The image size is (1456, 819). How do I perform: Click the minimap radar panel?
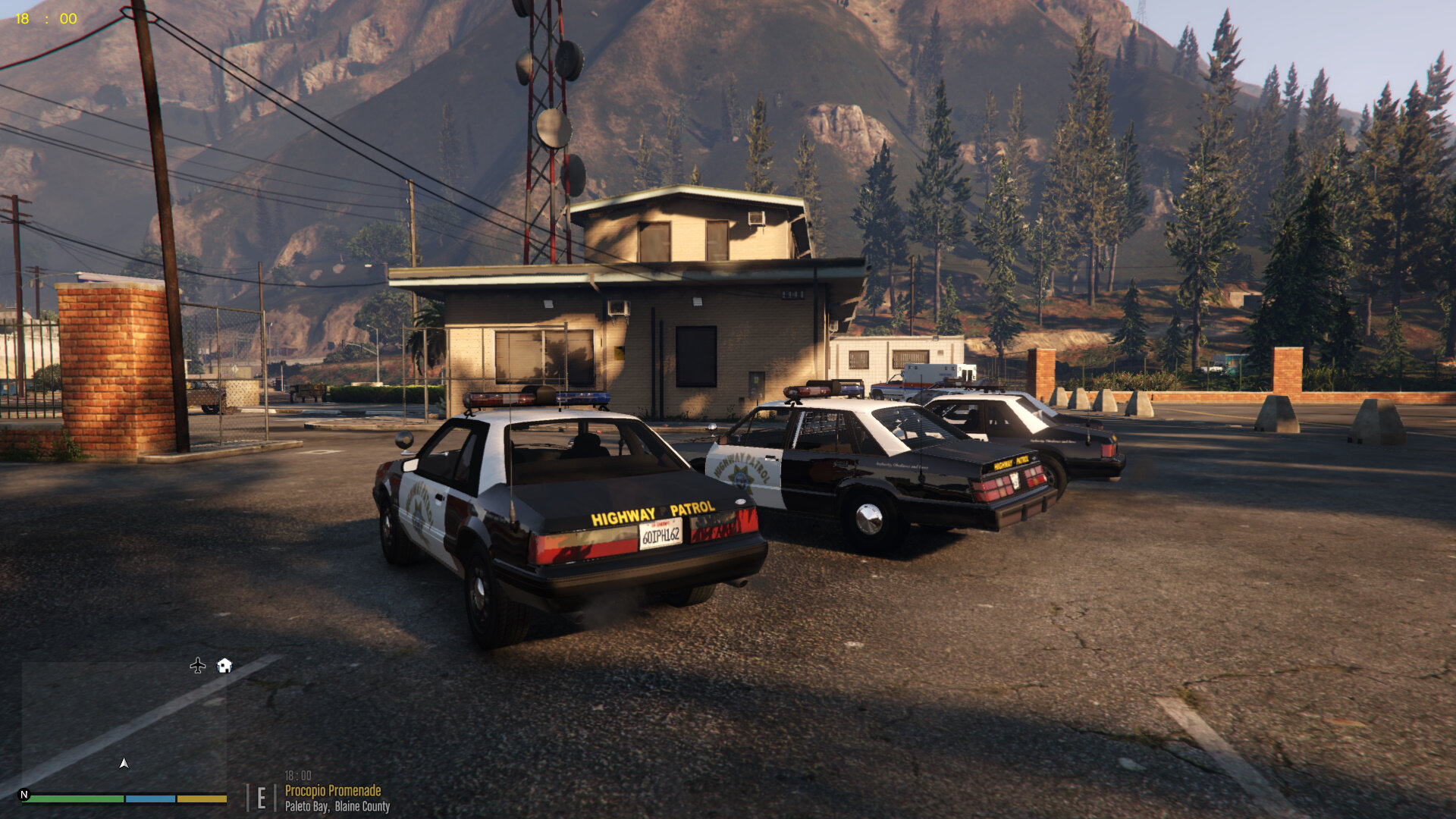(x=124, y=726)
